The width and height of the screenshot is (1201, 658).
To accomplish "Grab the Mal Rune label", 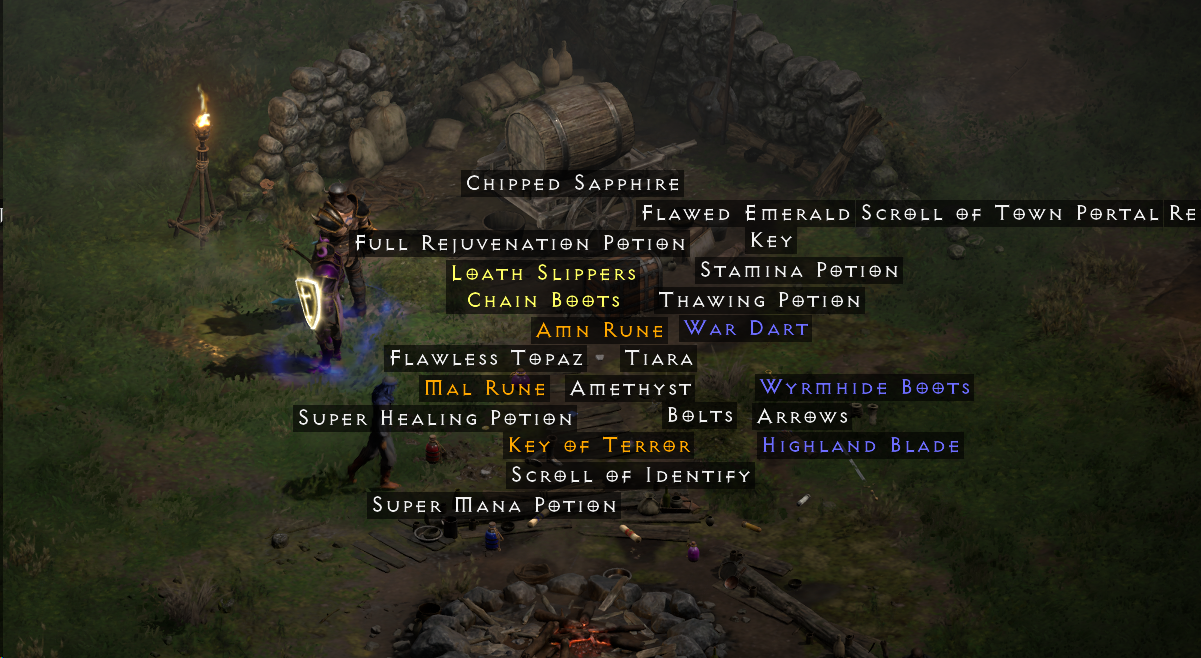I will click(x=485, y=389).
